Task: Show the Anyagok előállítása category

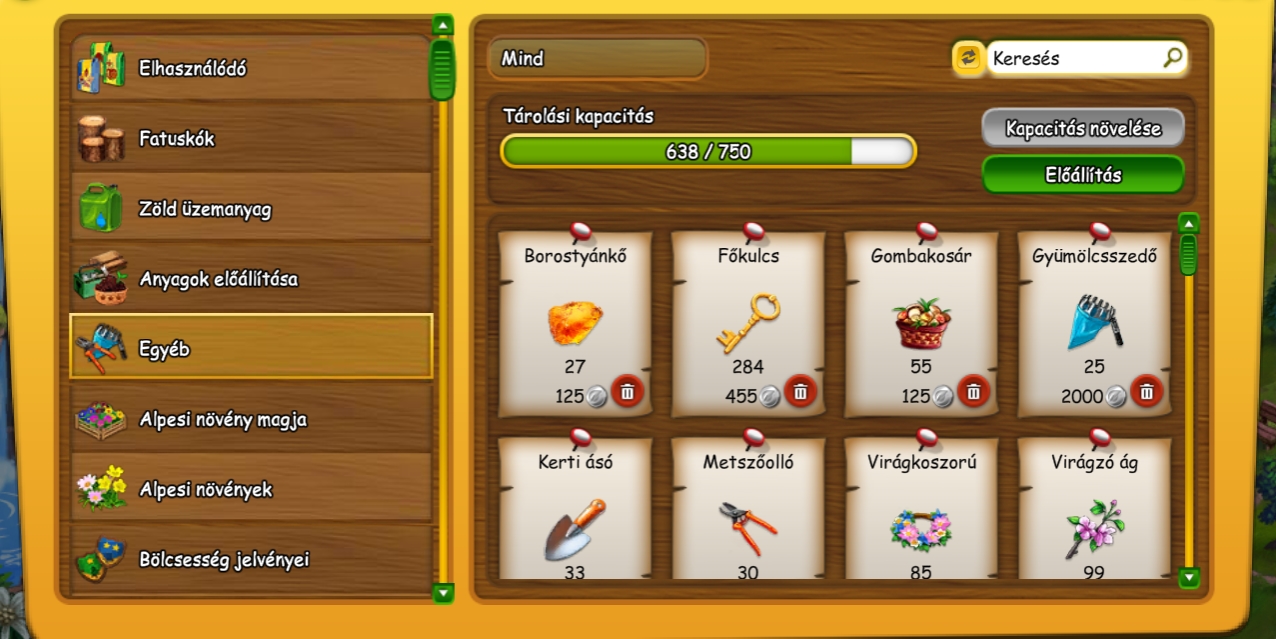Action: (x=250, y=279)
